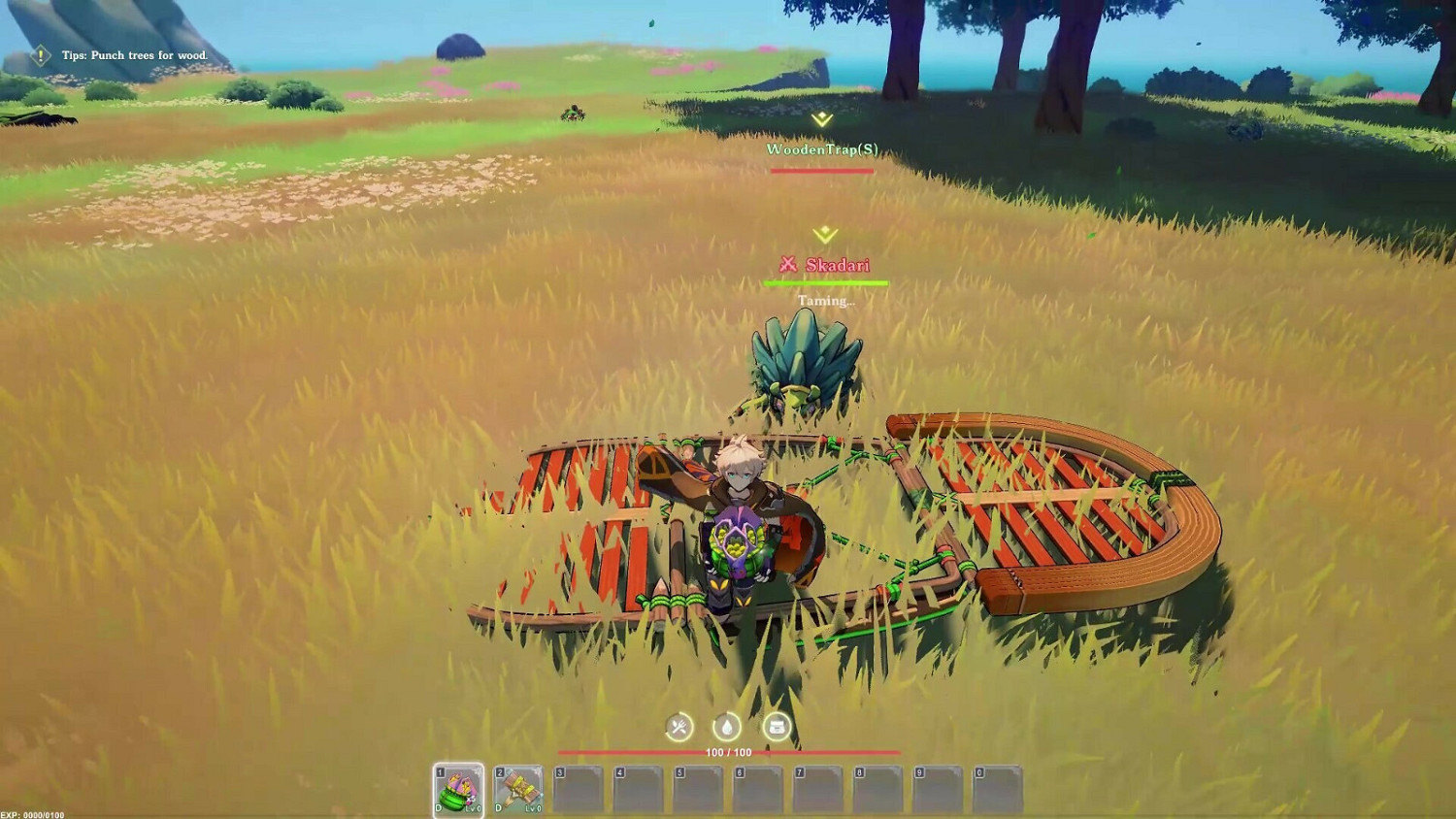The height and width of the screenshot is (819, 1456).
Task: Click the water droplet thirst icon
Action: 727,726
